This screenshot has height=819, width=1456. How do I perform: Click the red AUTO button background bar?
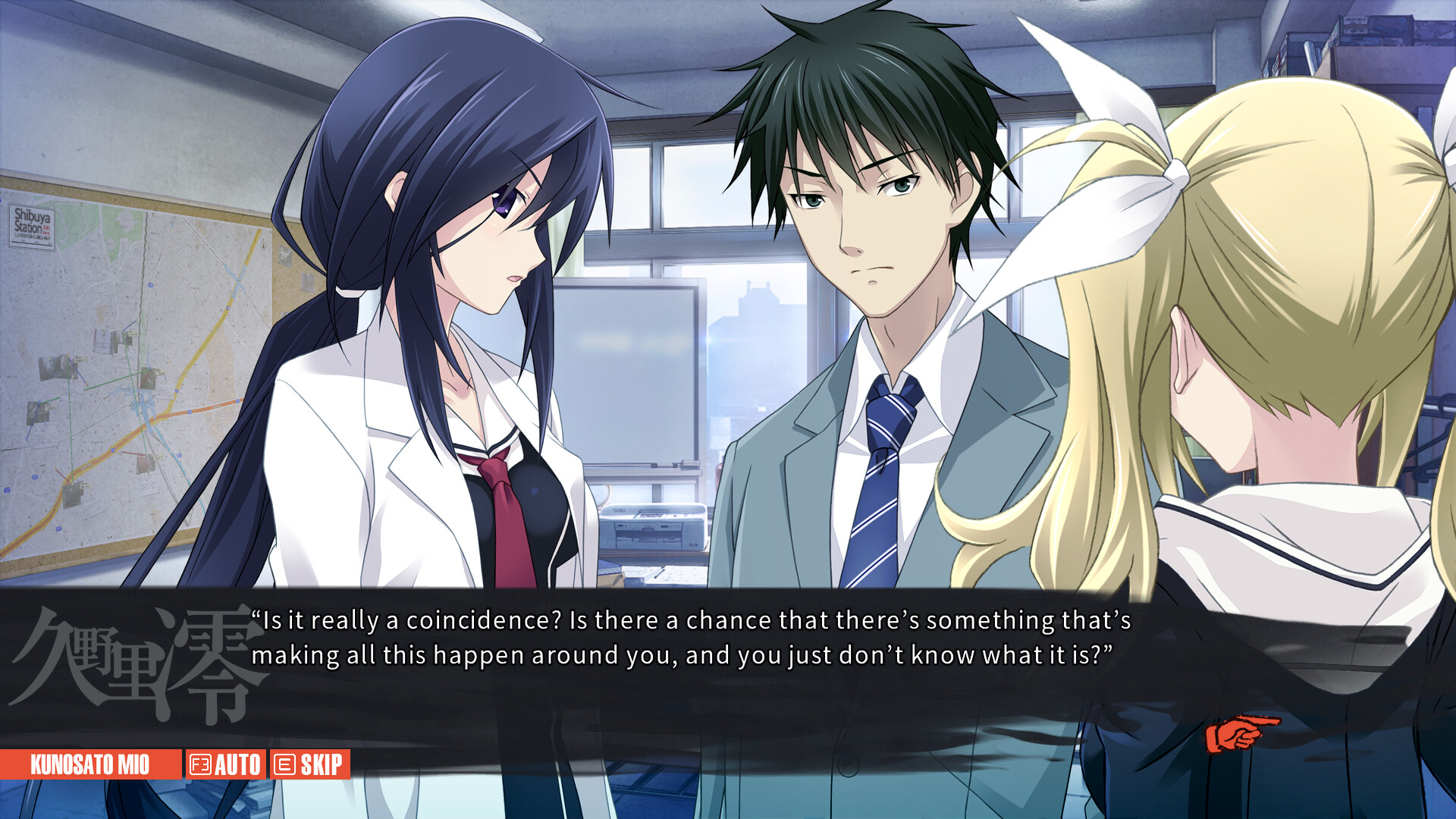[227, 764]
